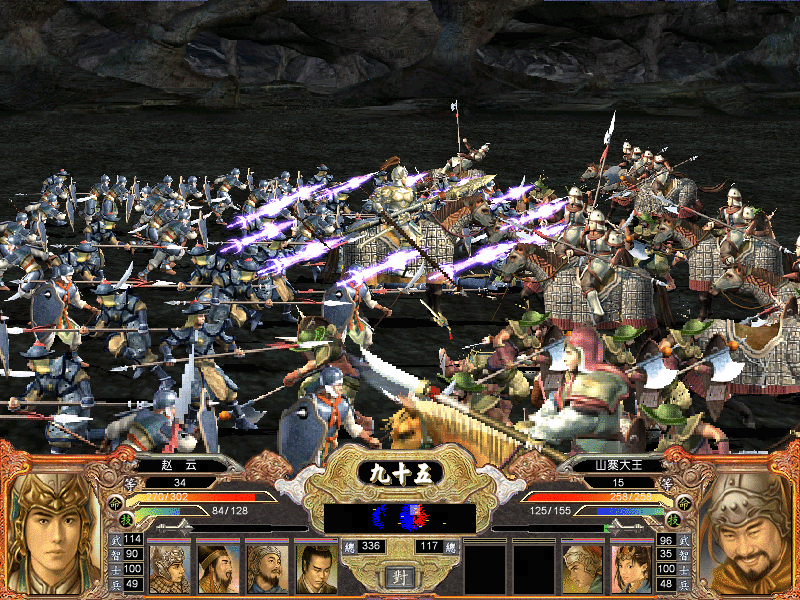Select the enemy bandit king portrait
This screenshot has width=800, height=600.
(748, 536)
